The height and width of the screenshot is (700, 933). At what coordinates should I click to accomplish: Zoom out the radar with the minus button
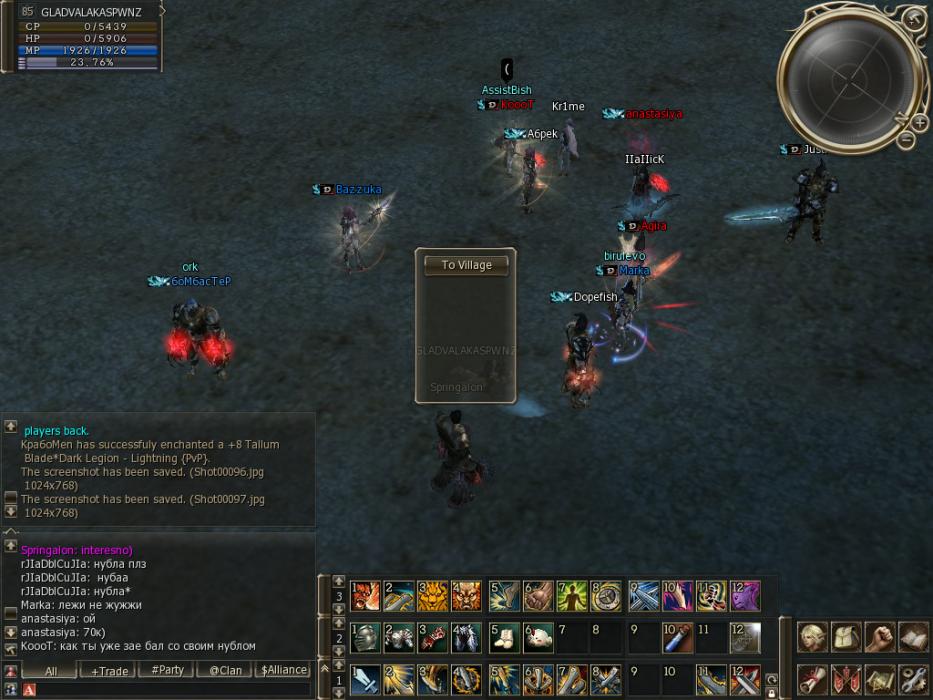pyautogui.click(x=906, y=140)
